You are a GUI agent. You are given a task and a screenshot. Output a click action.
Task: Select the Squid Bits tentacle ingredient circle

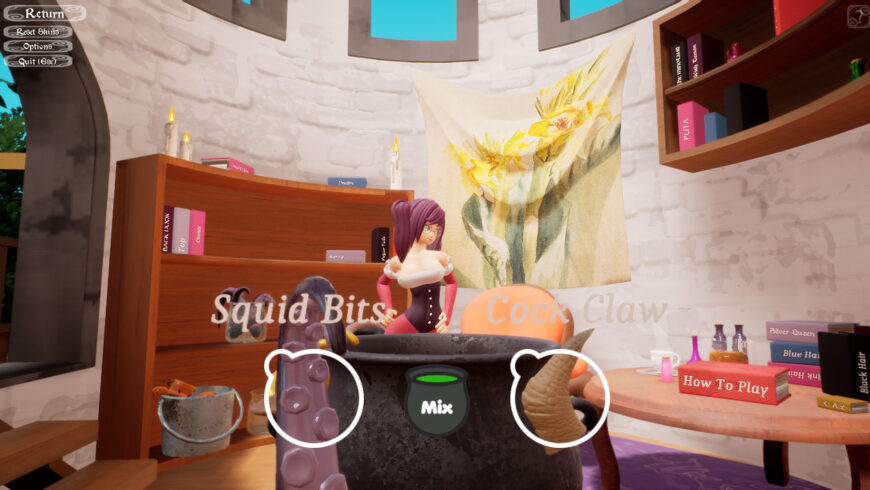314,397
